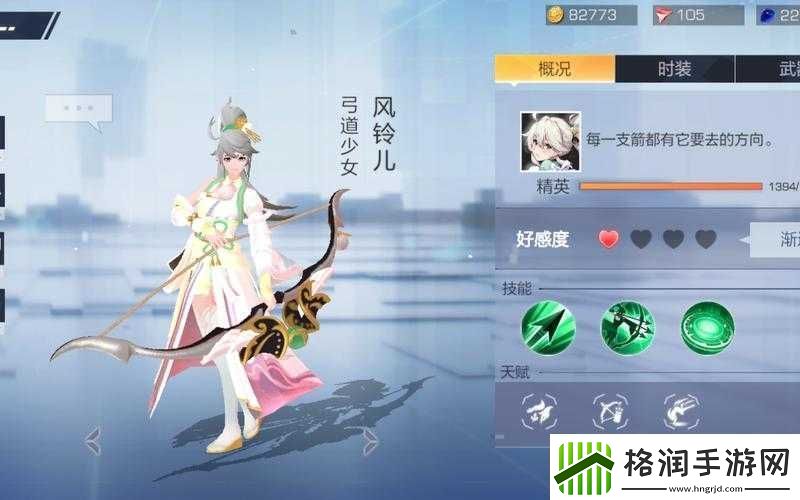The image size is (800, 500).
Task: Switch to previous character with left arrow
Action: point(92,438)
